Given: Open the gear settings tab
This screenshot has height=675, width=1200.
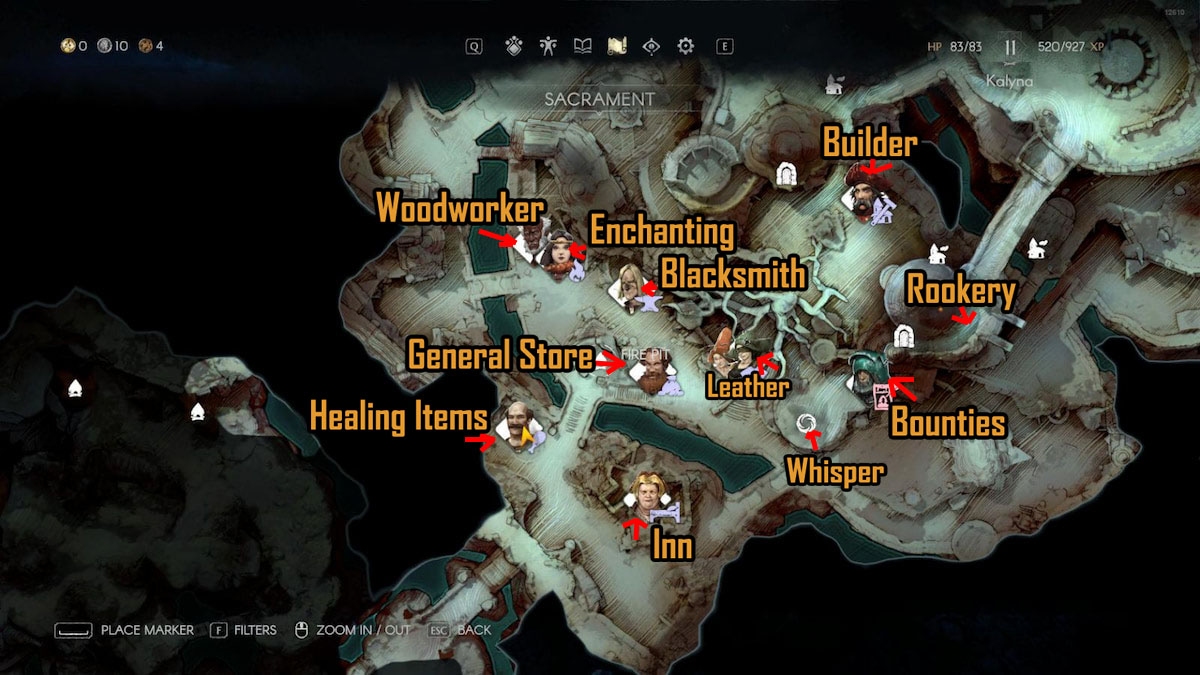Looking at the screenshot, I should click(685, 46).
